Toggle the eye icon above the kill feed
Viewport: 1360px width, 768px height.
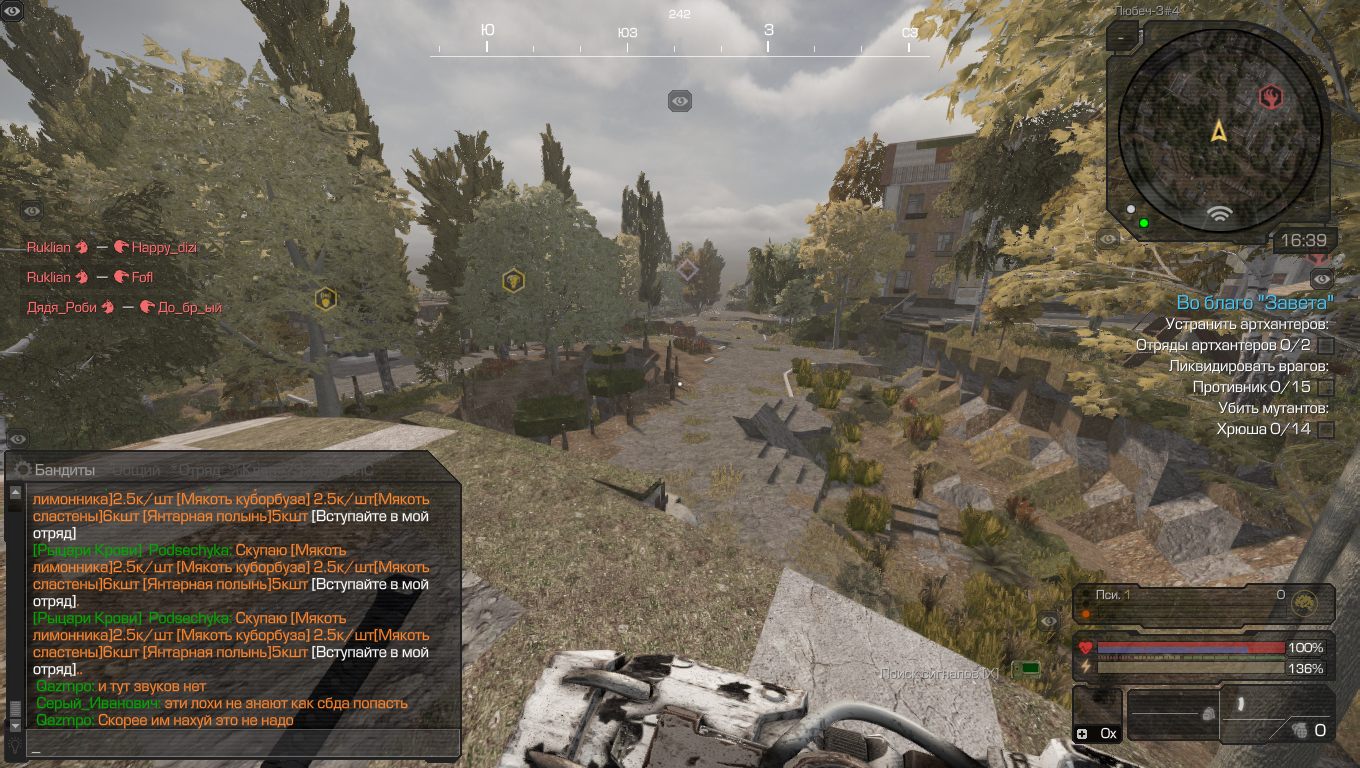pos(32,211)
